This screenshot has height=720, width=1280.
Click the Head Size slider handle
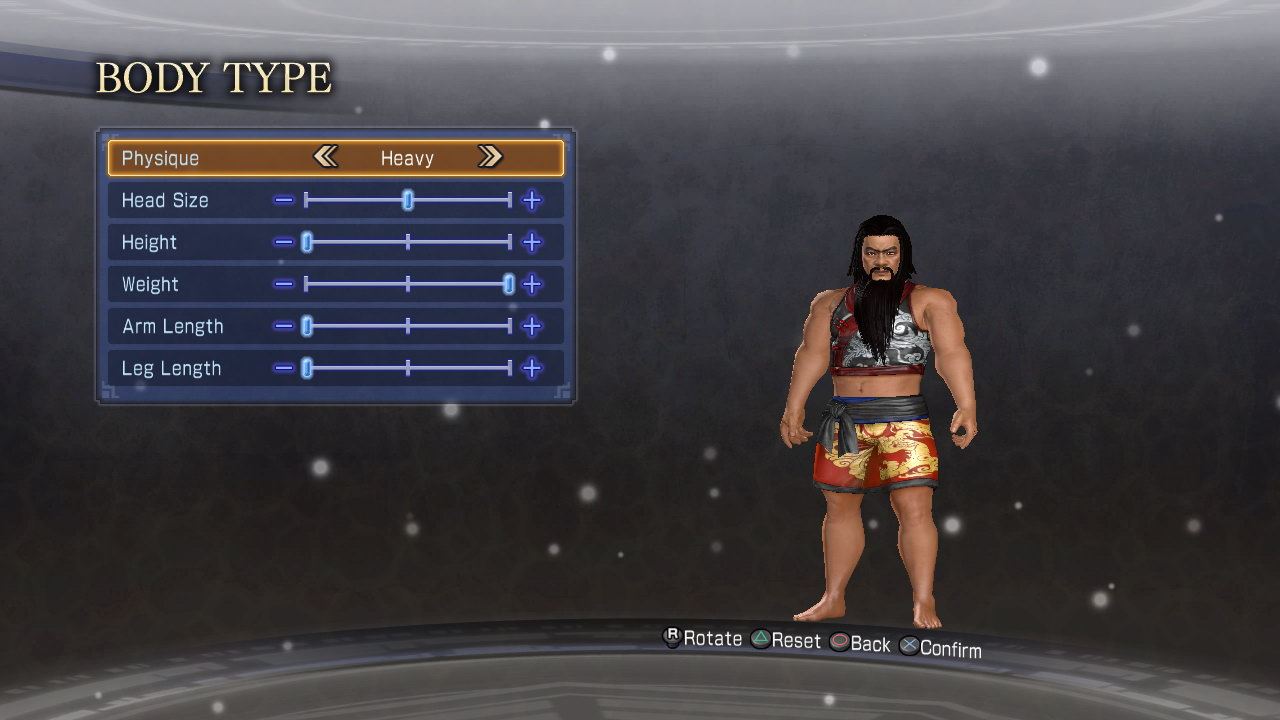point(408,200)
